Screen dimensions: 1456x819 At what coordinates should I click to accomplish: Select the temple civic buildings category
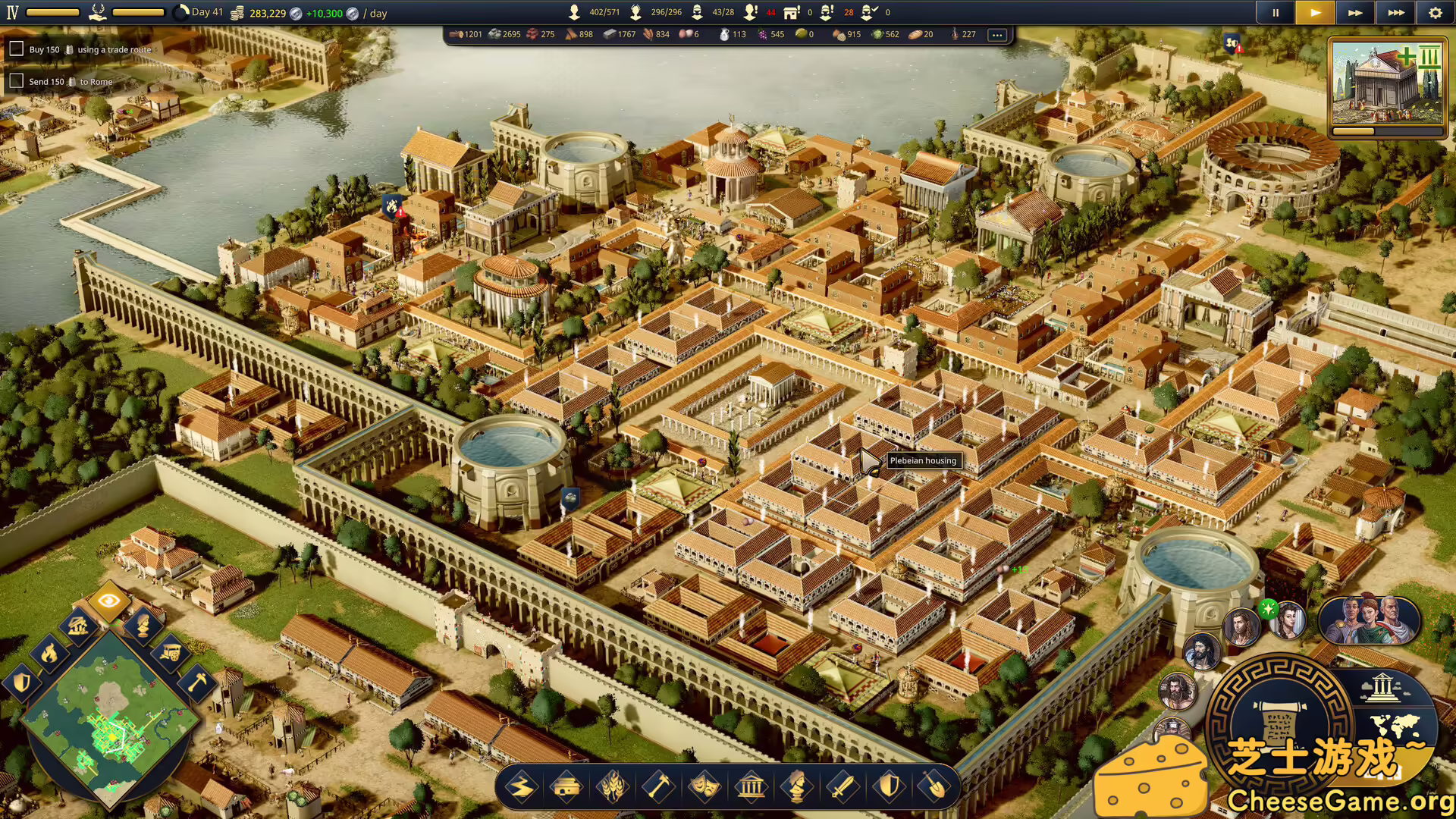[x=752, y=786]
